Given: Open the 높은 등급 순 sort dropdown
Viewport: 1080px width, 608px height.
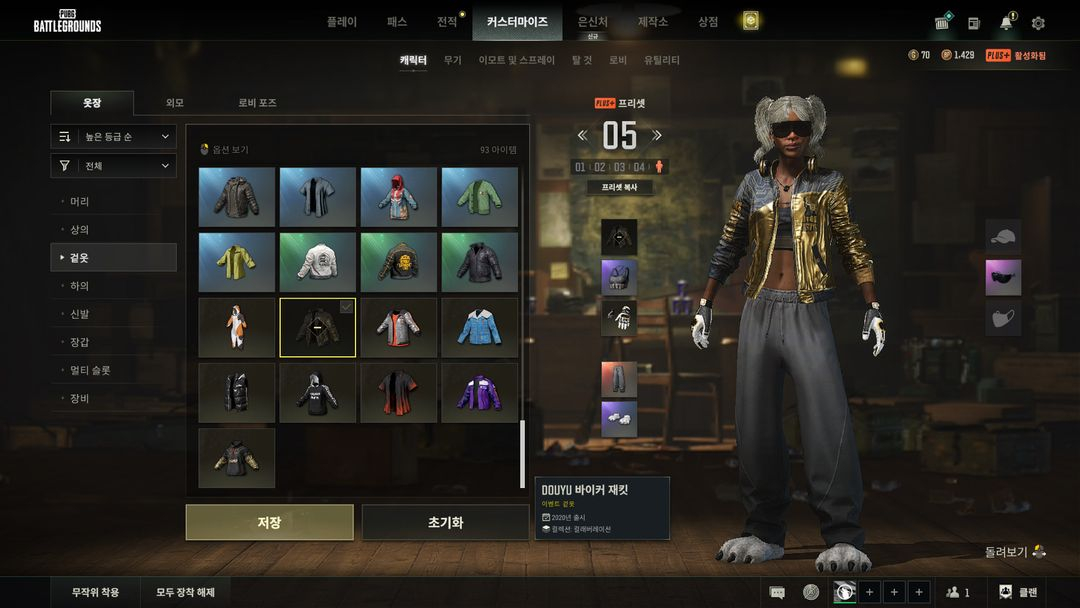Looking at the screenshot, I should [114, 136].
